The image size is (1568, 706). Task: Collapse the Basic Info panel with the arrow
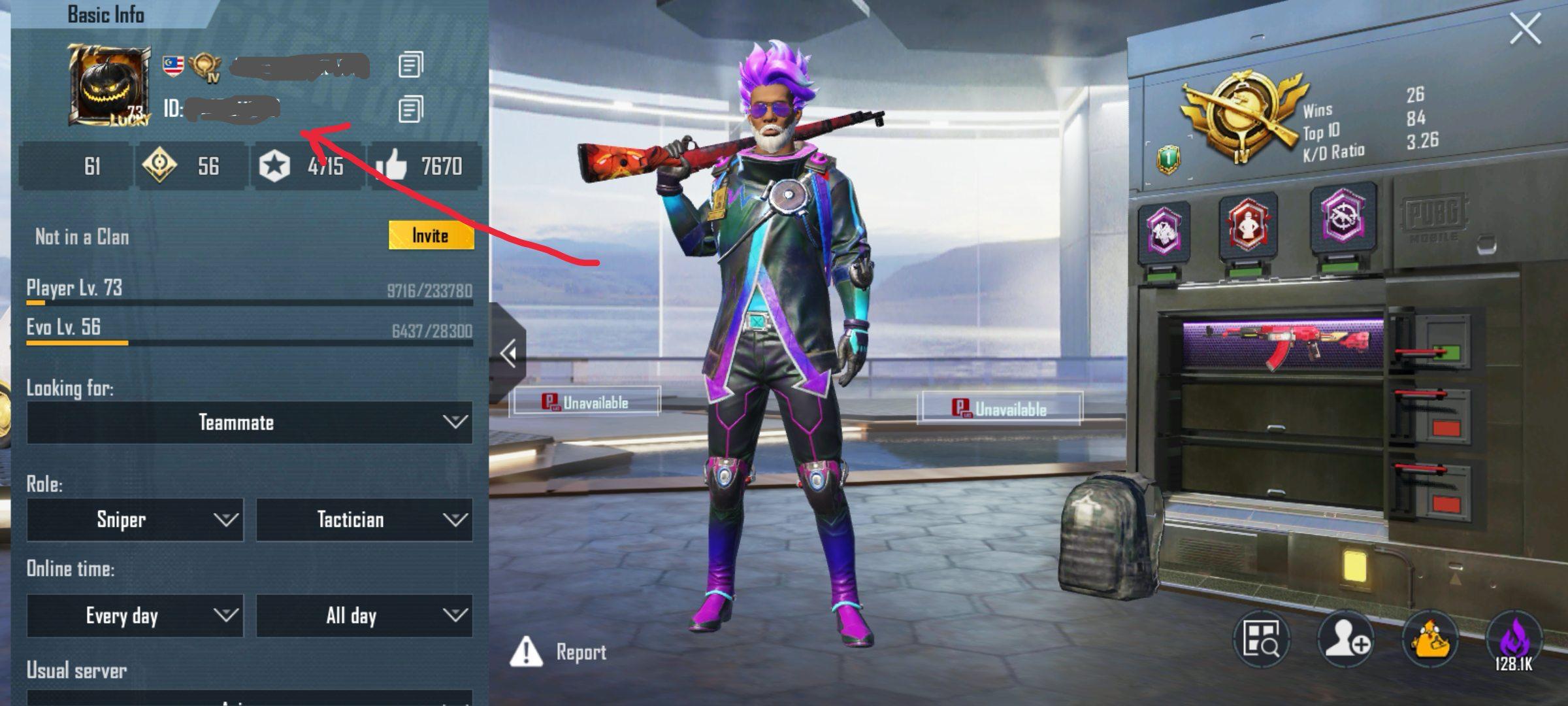tap(508, 354)
